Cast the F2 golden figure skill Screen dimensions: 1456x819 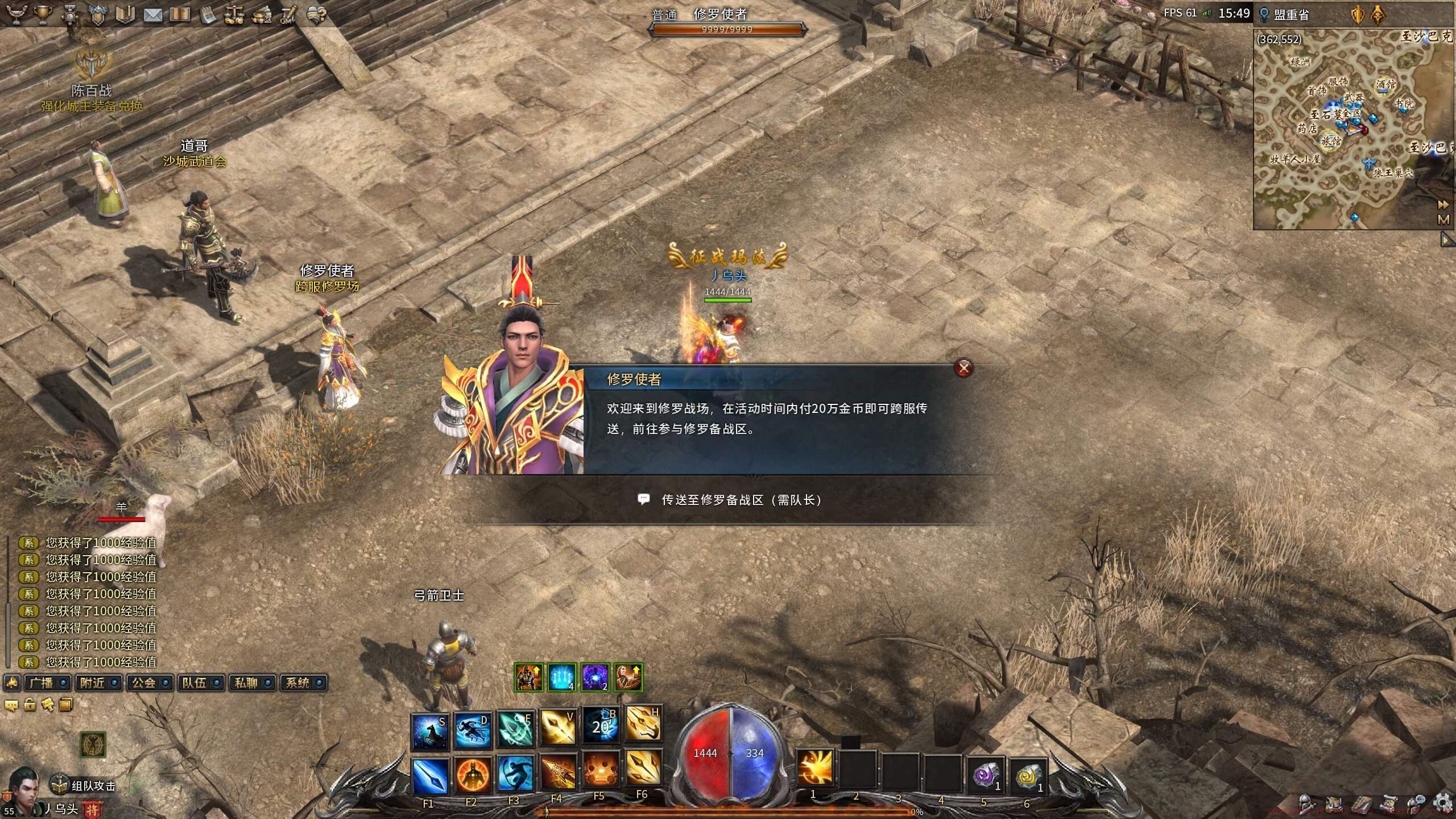coord(472,775)
